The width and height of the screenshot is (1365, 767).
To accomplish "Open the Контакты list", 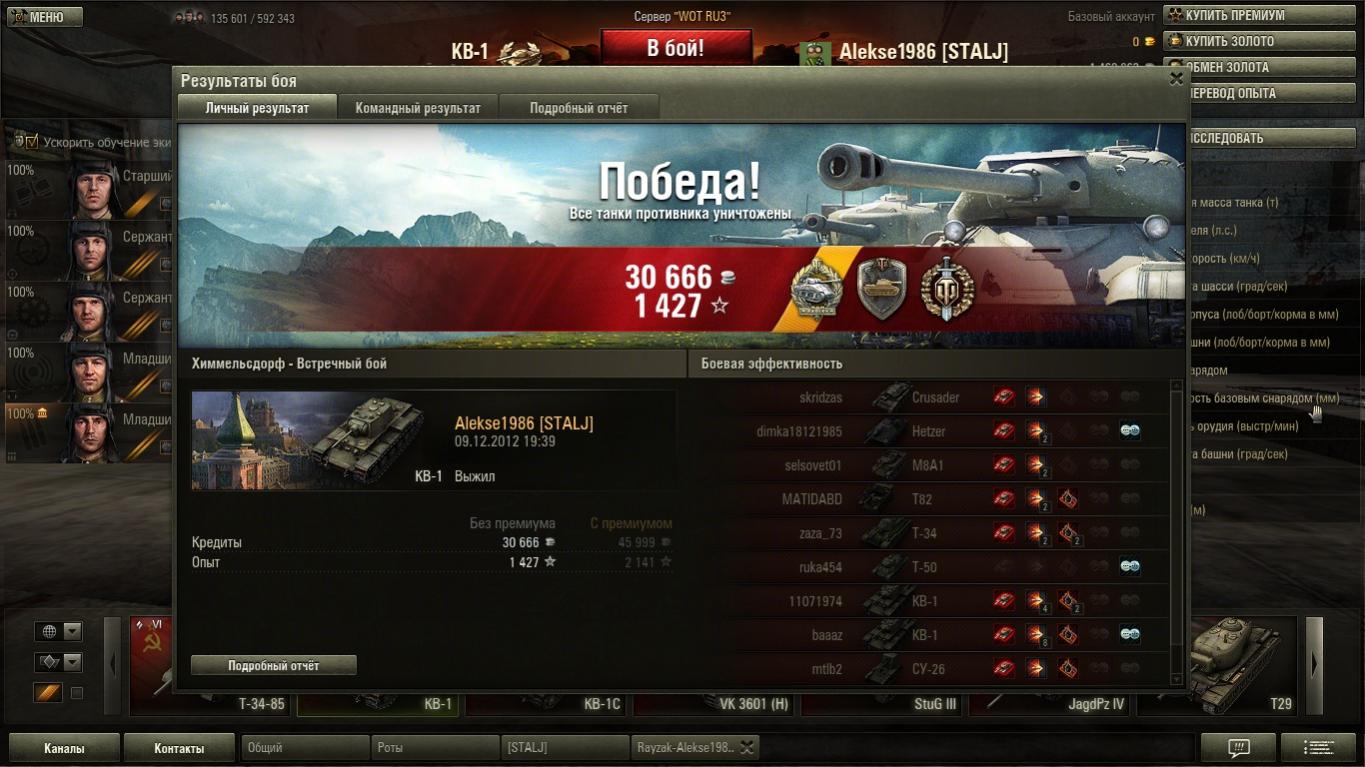I will pos(179,748).
